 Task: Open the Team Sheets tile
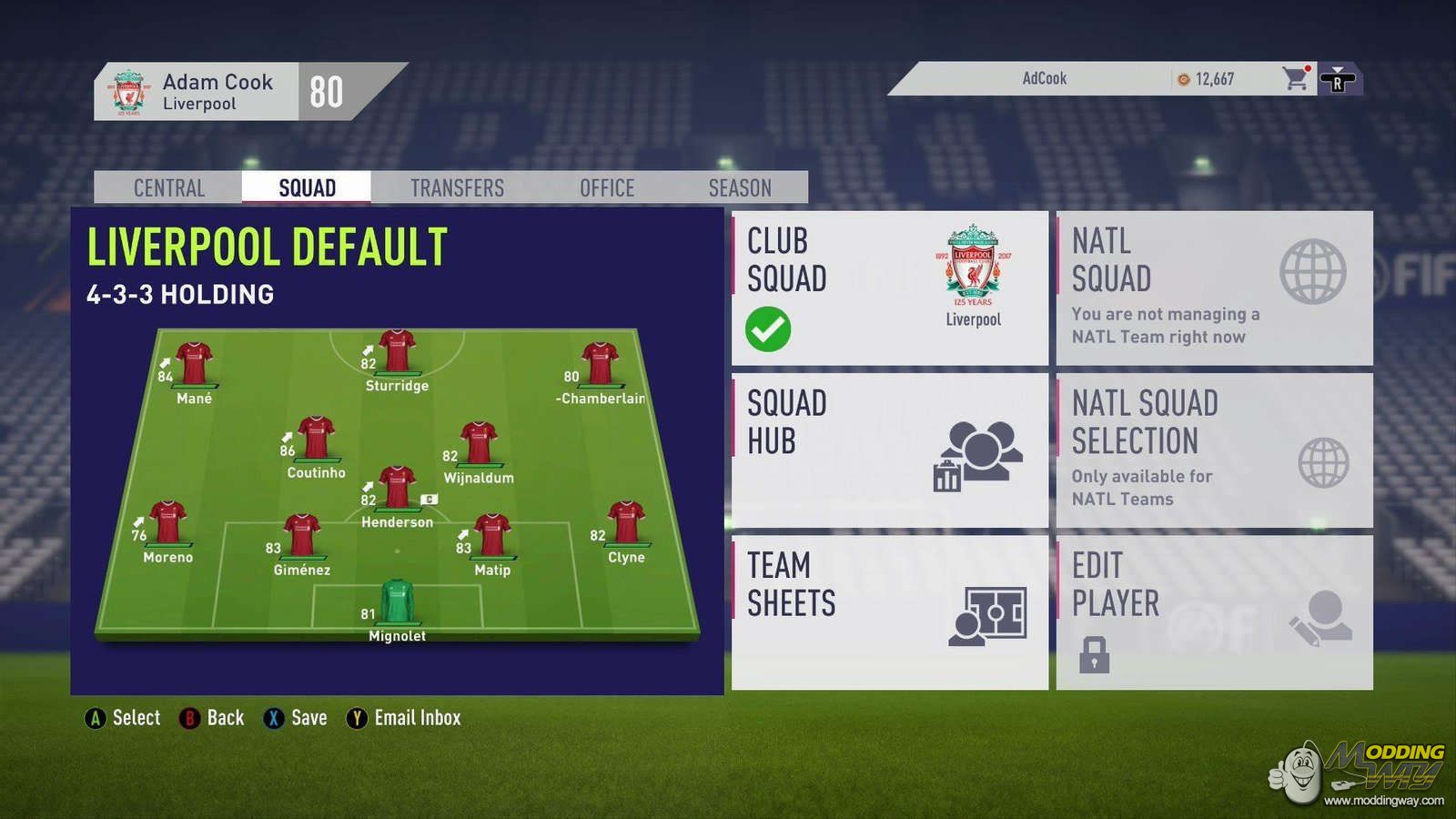click(x=889, y=612)
